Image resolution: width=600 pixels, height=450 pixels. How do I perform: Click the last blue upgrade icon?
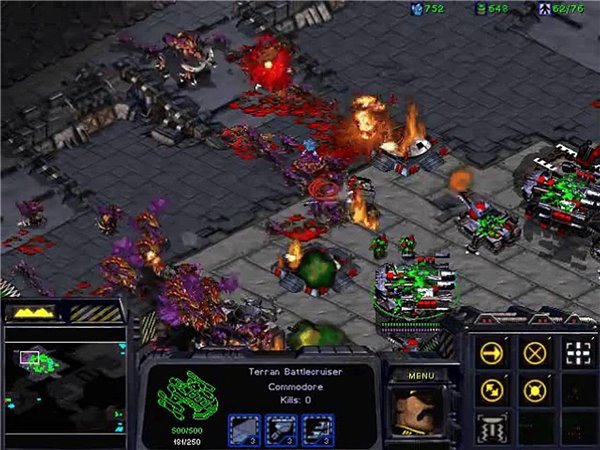coord(318,428)
